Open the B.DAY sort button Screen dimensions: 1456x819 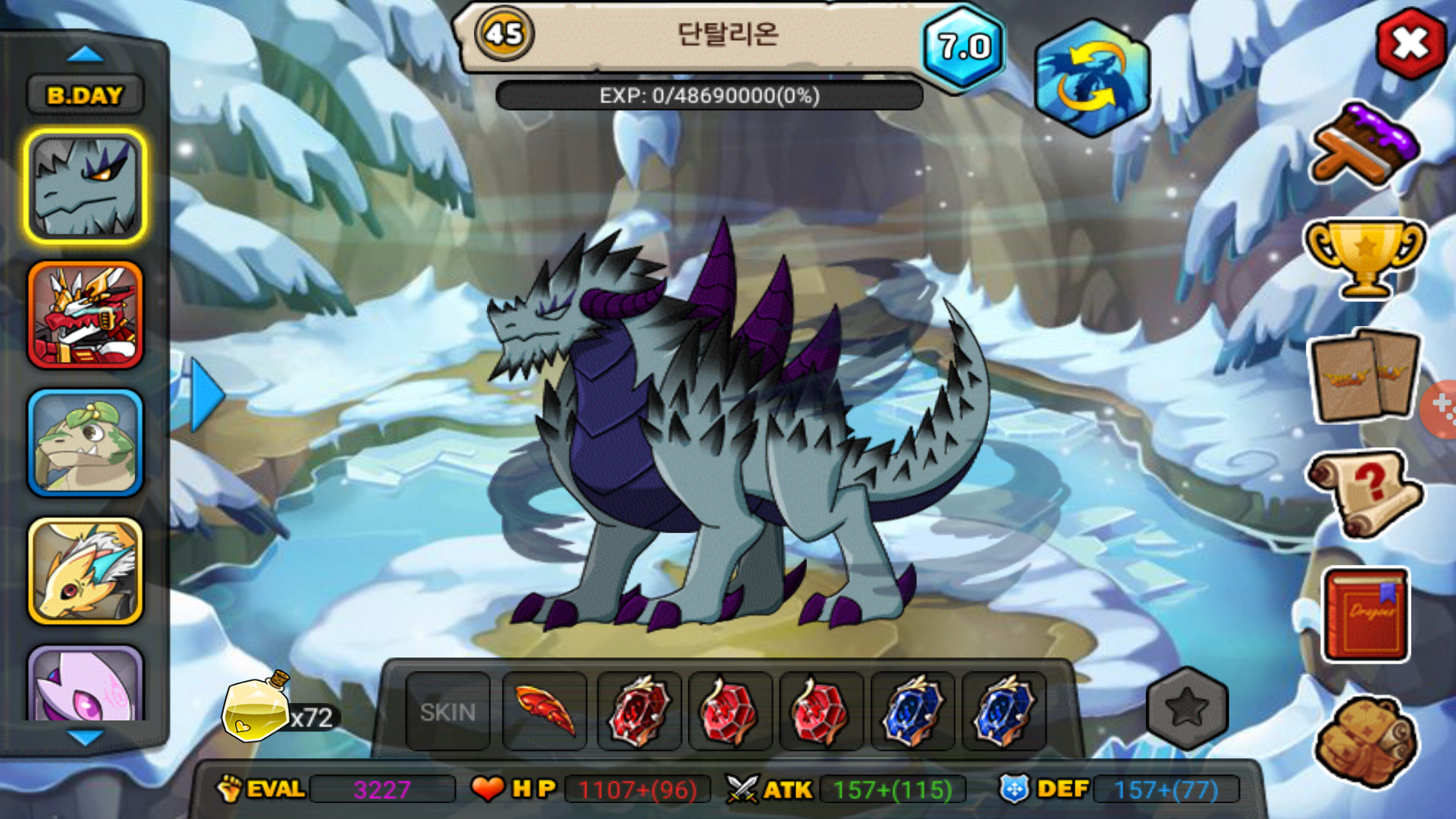click(84, 96)
